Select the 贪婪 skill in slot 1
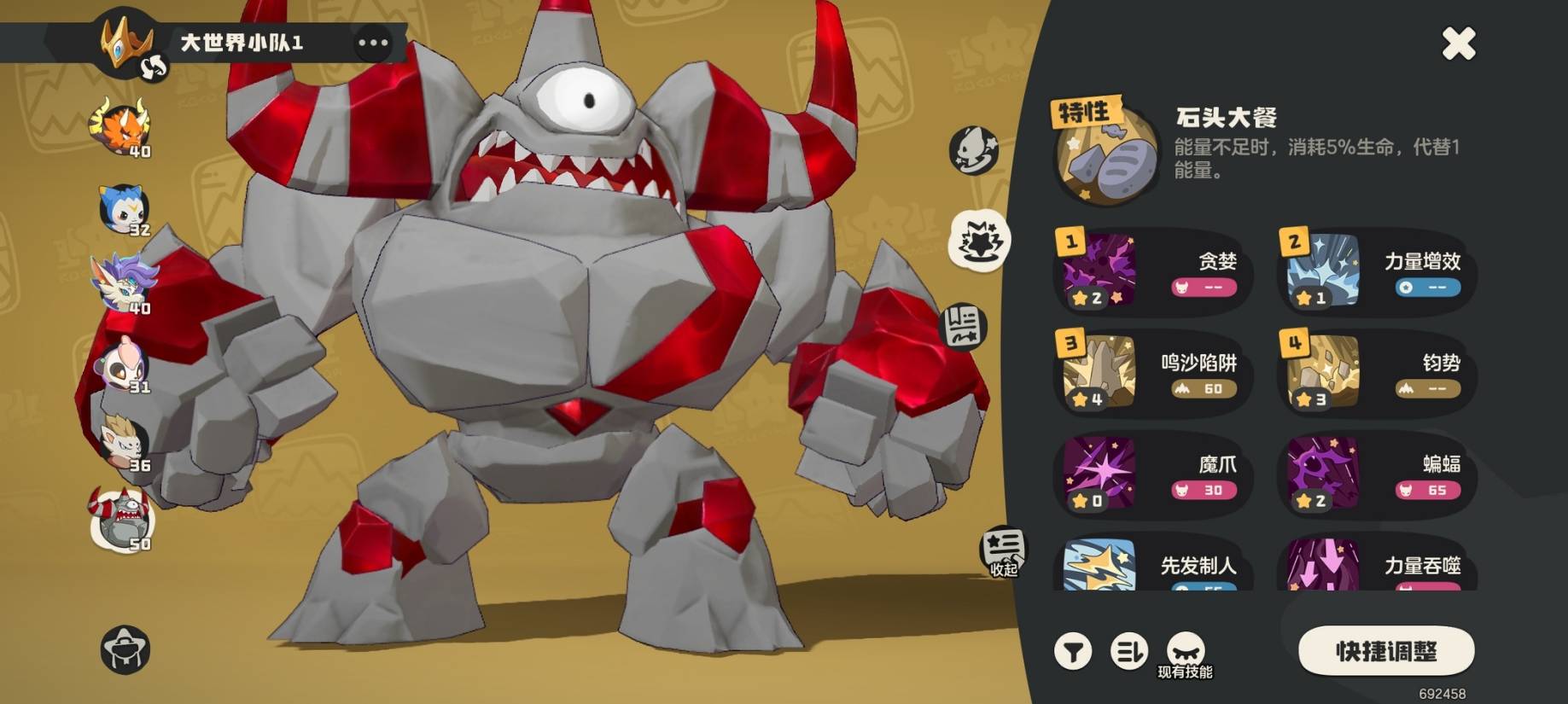The image size is (1568, 704). [x=1152, y=272]
